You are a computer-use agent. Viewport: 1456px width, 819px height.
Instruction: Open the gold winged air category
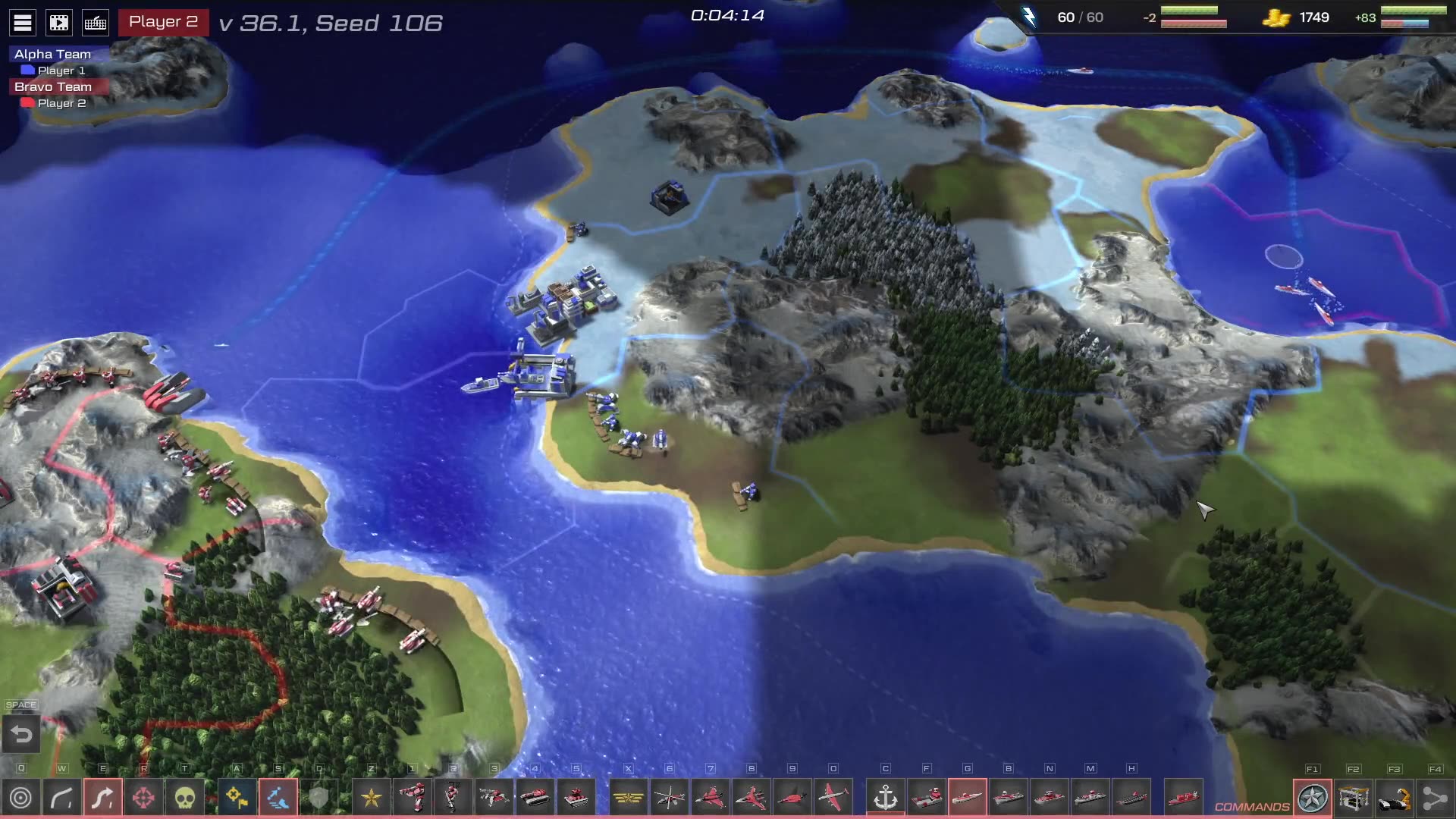pyautogui.click(x=629, y=798)
